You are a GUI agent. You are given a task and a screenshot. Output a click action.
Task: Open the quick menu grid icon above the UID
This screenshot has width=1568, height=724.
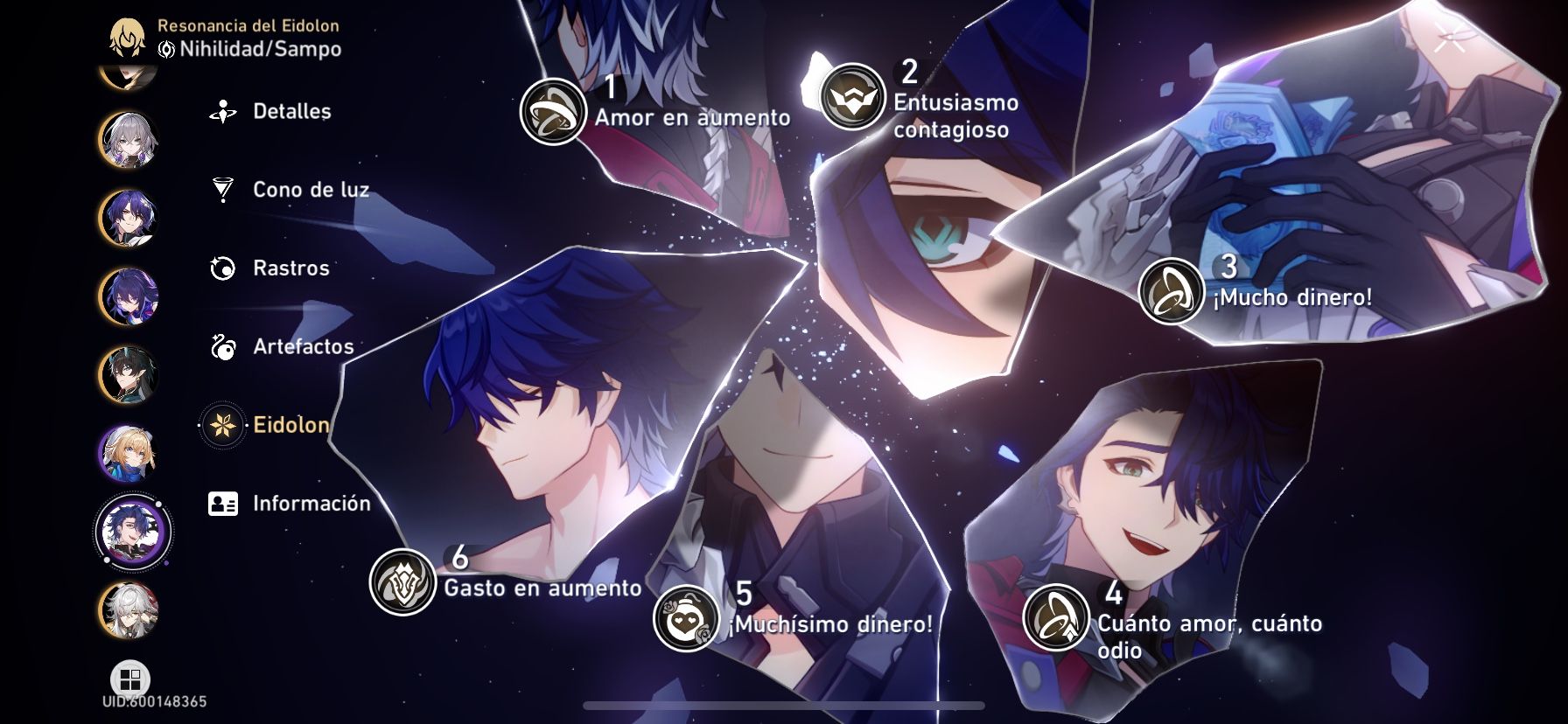click(129, 677)
